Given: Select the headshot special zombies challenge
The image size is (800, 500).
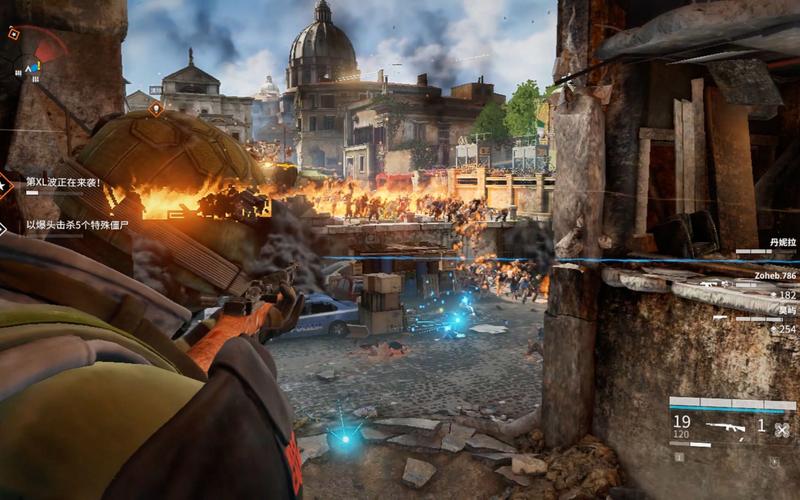Looking at the screenshot, I should [78, 226].
